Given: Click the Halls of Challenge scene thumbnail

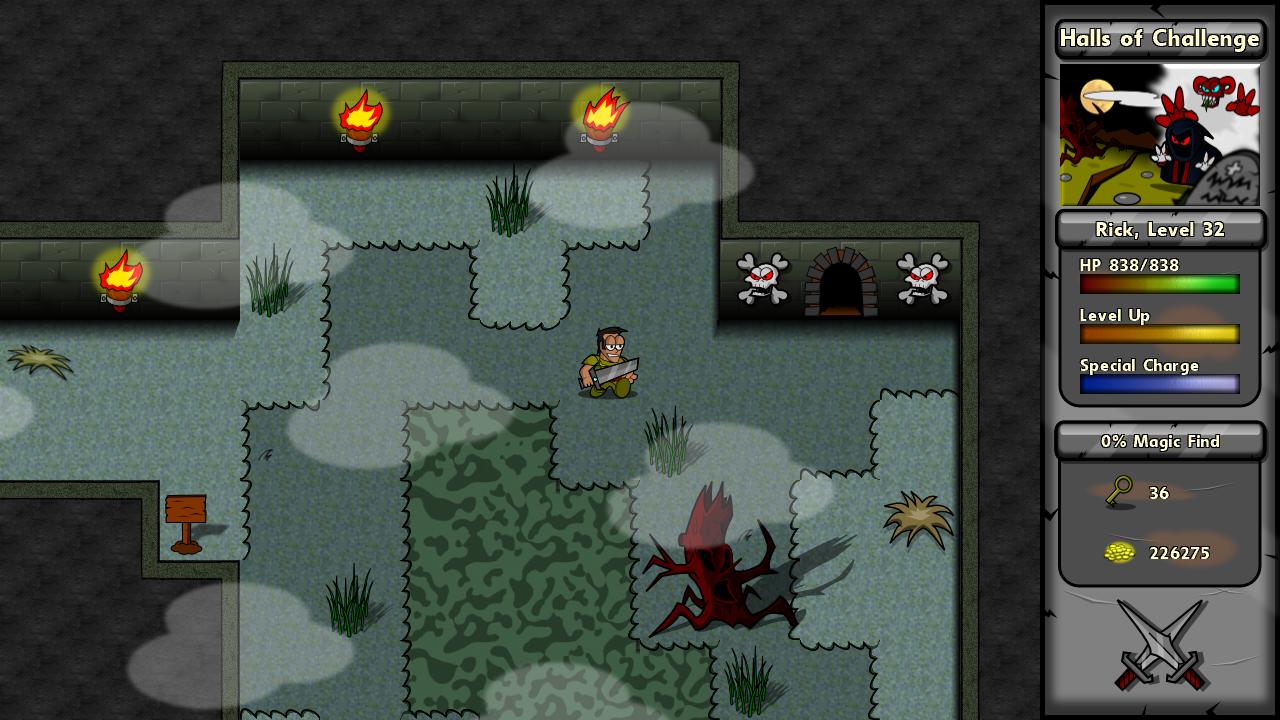Looking at the screenshot, I should pos(1159,134).
